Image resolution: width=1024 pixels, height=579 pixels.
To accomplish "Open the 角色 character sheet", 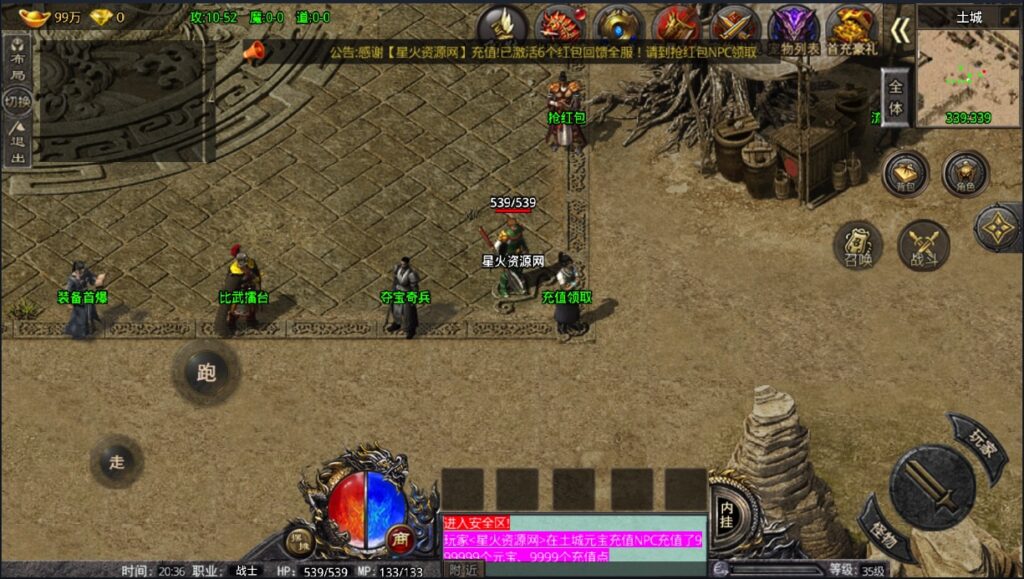I will [x=965, y=174].
